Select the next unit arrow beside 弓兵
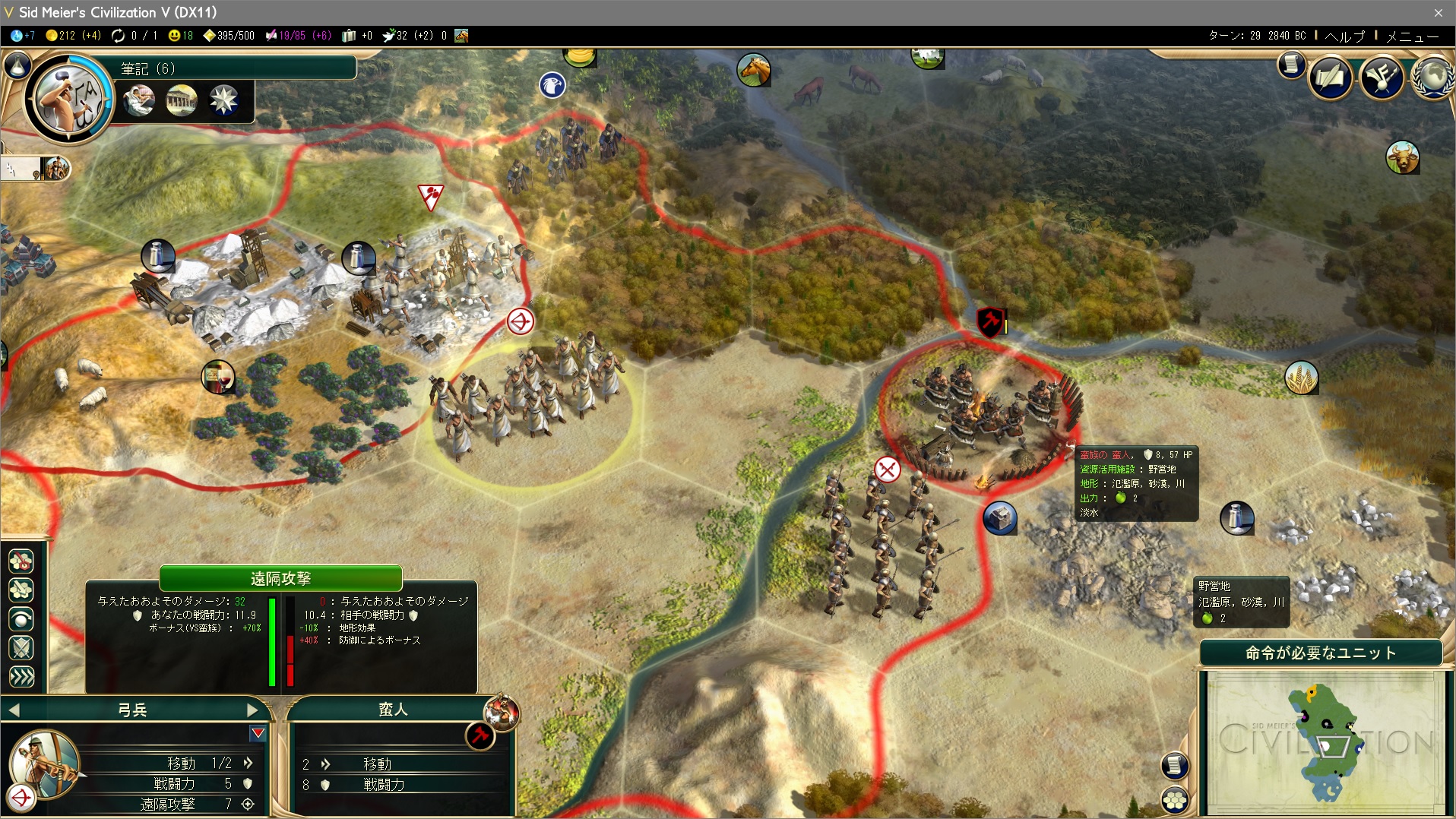Screen dimensions: 1456x819 click(x=253, y=710)
